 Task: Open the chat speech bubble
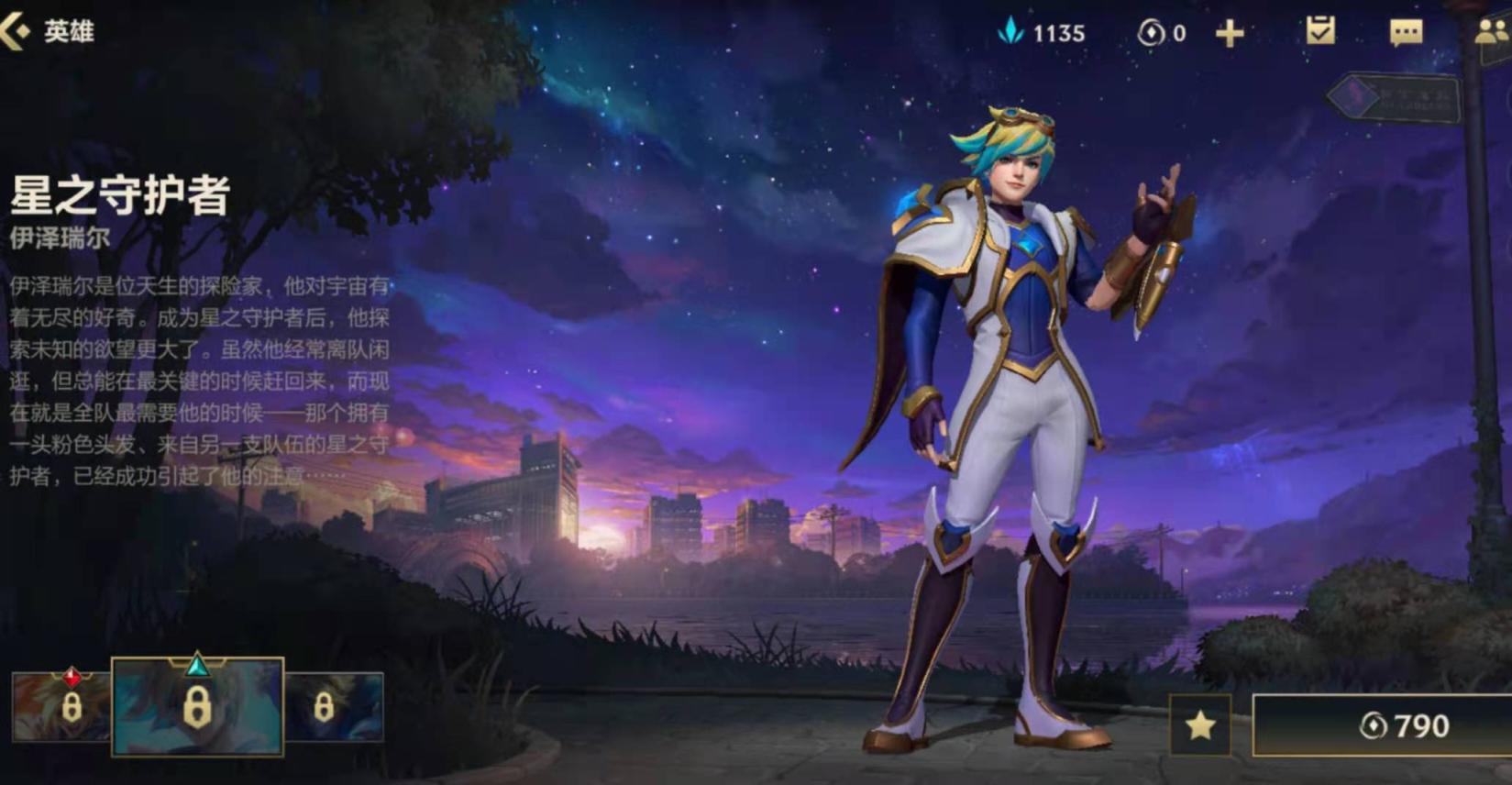[1406, 33]
